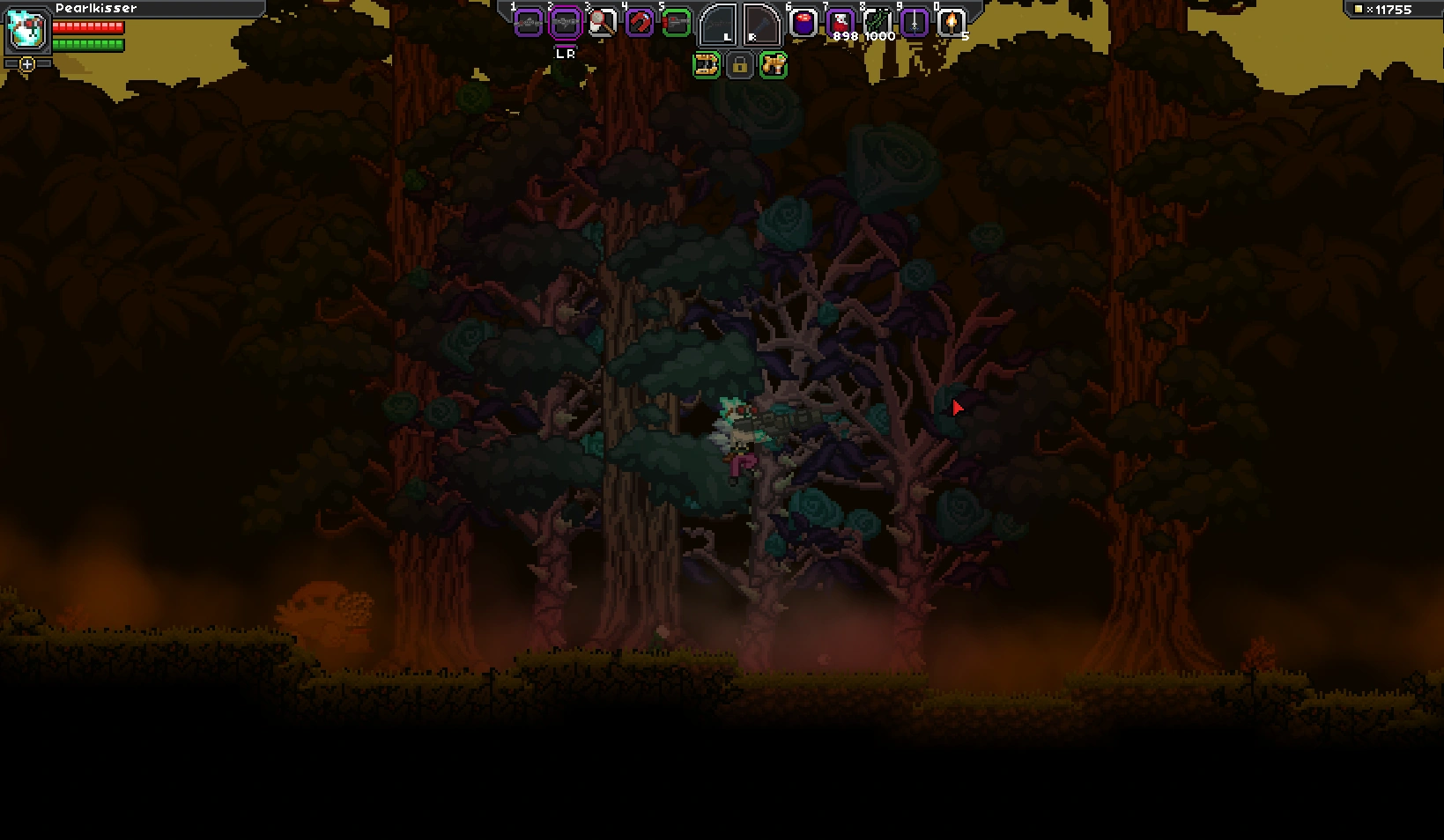This screenshot has height=840, width=1444.
Task: Switch to hotbar slot 1 gun
Action: tap(529, 22)
